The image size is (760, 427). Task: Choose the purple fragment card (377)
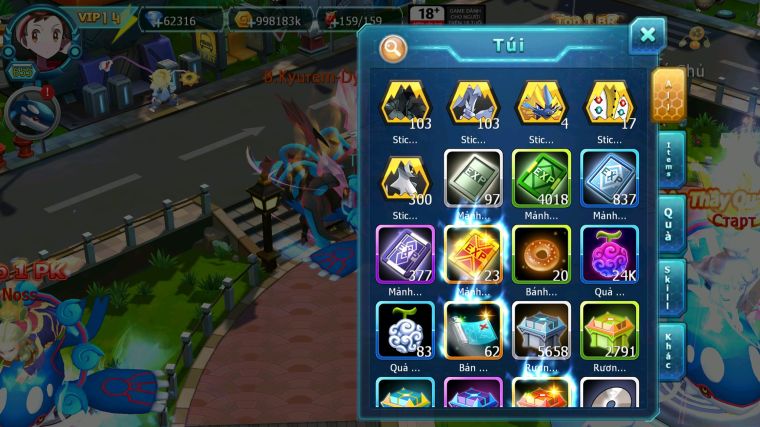(405, 255)
